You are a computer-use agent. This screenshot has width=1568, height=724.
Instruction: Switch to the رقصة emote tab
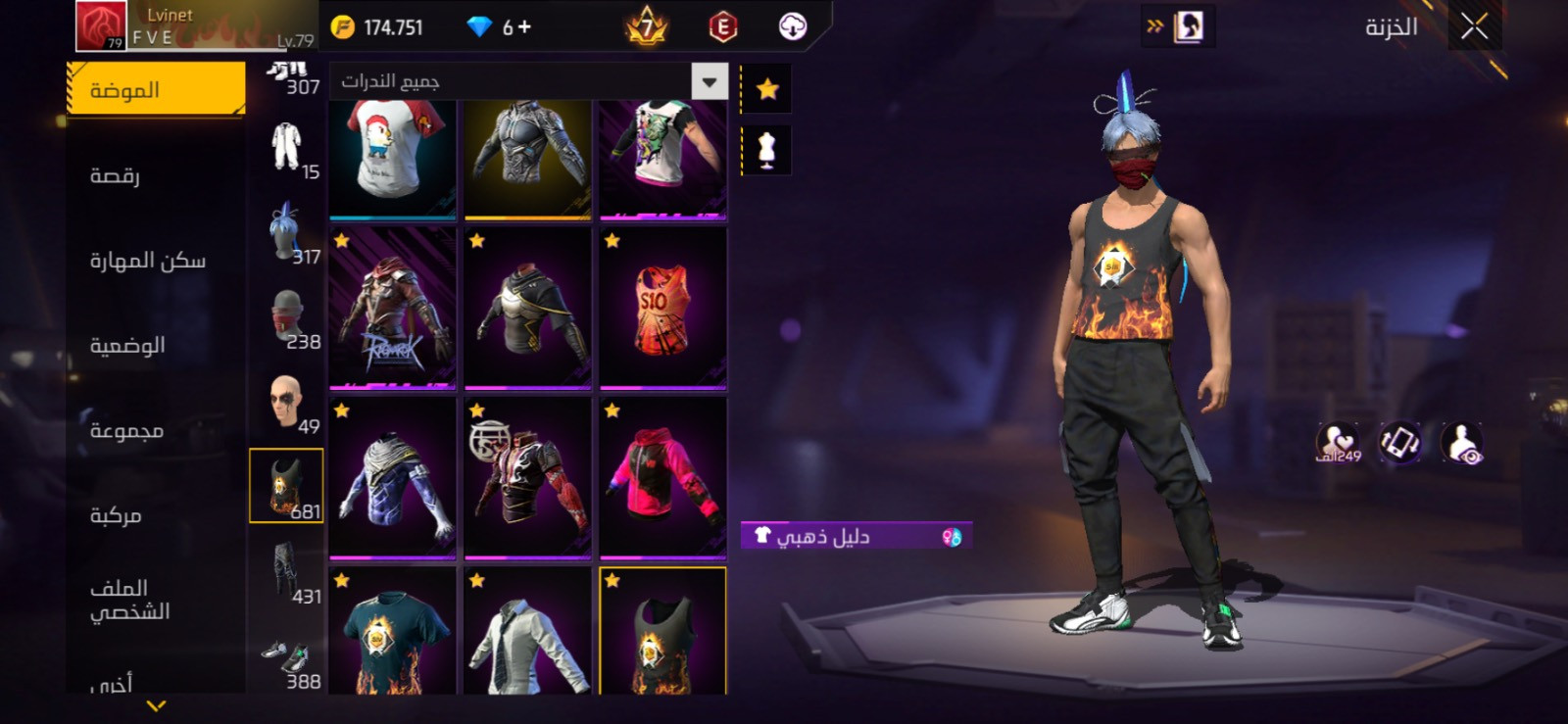116,175
